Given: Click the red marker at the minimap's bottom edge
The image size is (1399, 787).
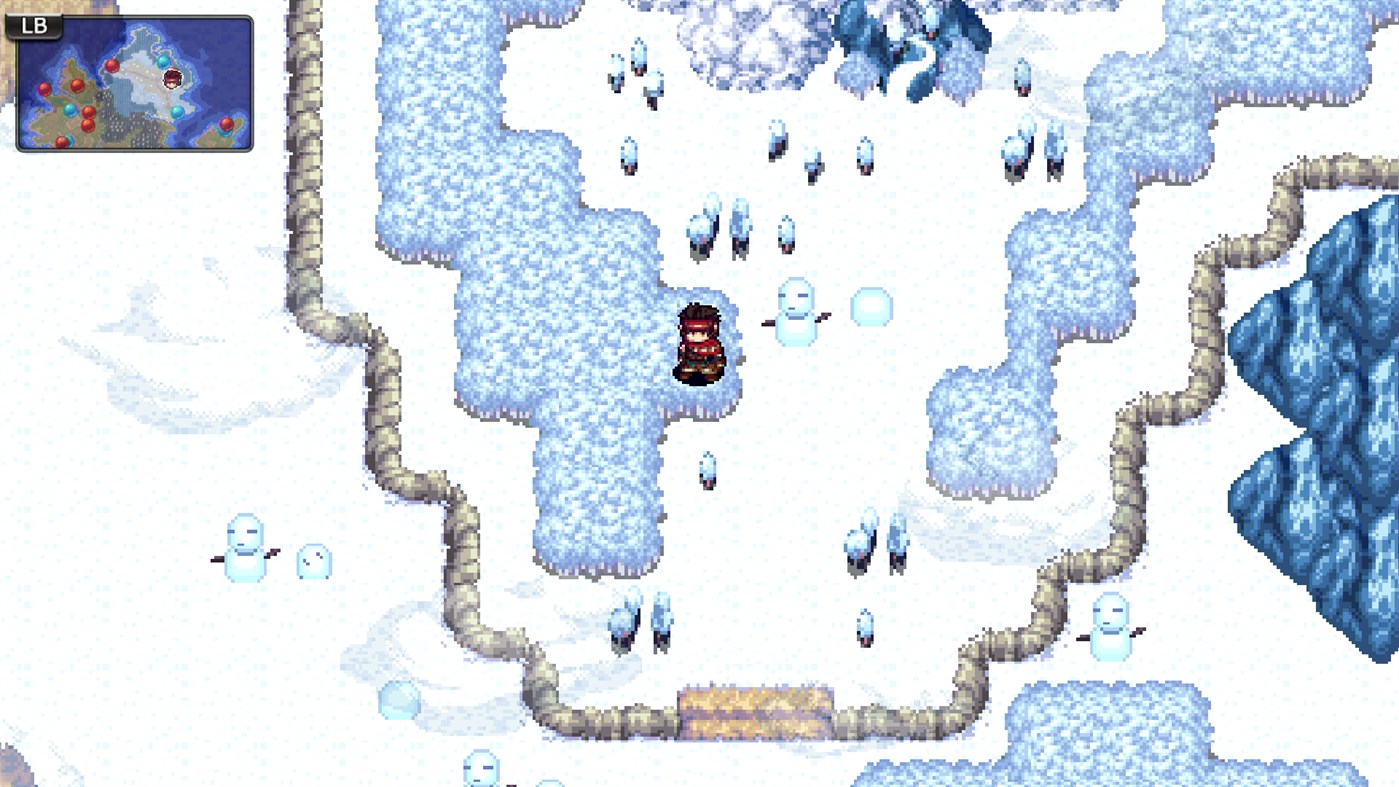Looking at the screenshot, I should 60,142.
